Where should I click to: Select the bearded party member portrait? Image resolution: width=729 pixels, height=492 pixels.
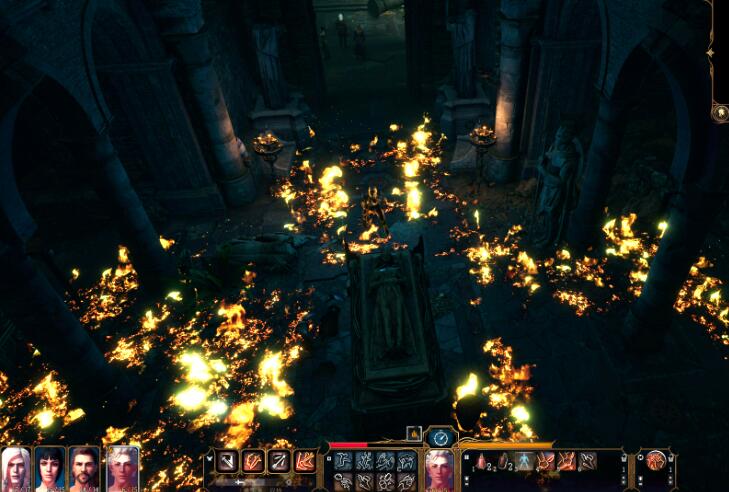click(84, 467)
